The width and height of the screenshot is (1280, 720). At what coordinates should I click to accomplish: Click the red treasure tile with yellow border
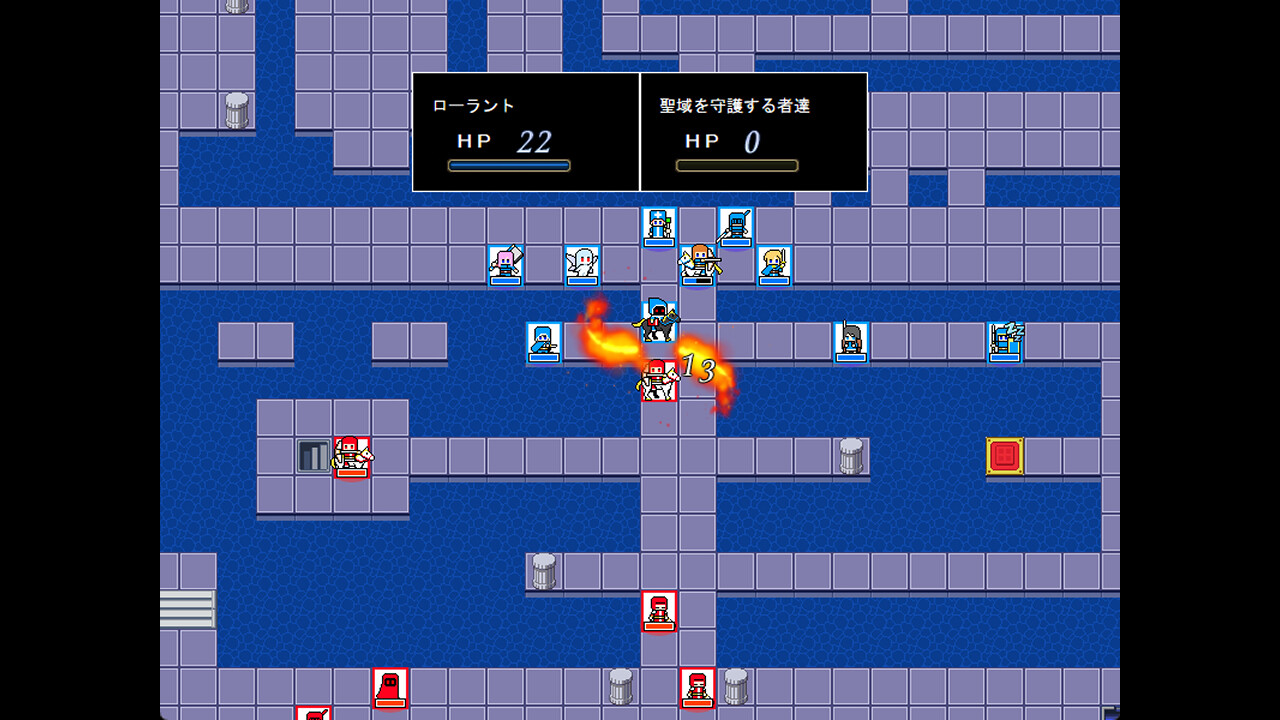pos(1003,458)
